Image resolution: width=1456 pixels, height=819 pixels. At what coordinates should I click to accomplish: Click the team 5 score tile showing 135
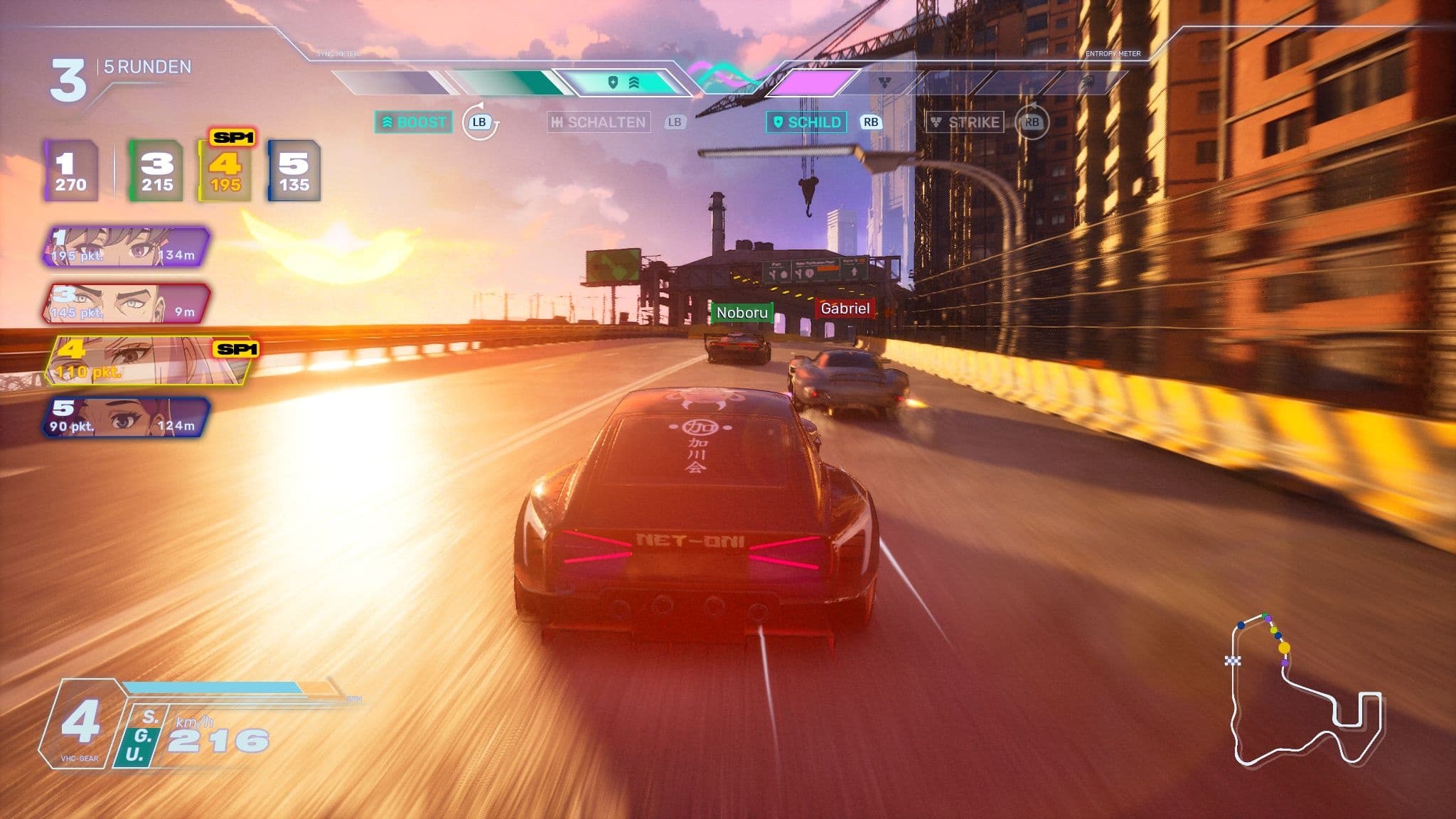click(294, 171)
